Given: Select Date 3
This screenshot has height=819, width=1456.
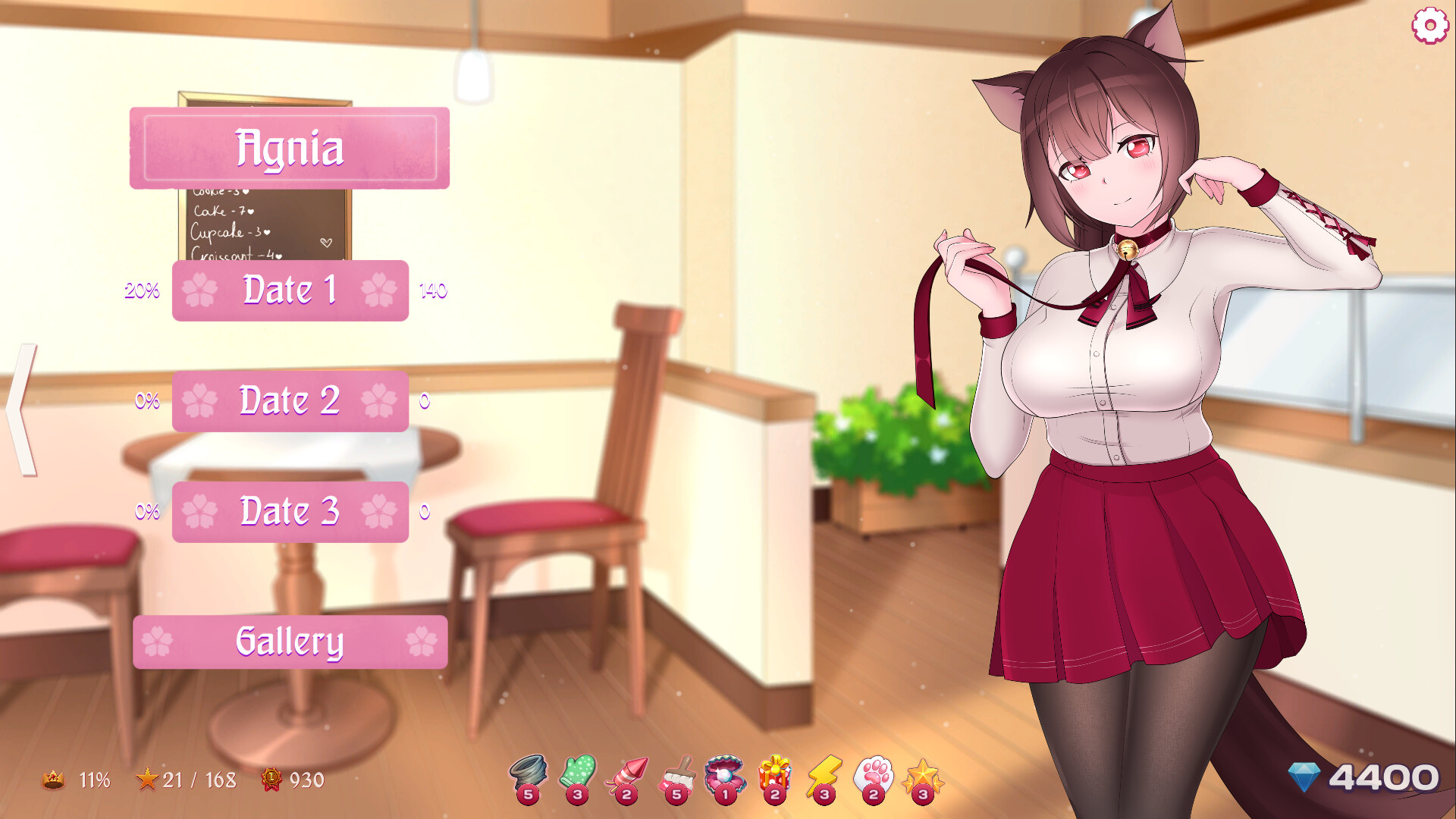Looking at the screenshot, I should click(x=290, y=511).
